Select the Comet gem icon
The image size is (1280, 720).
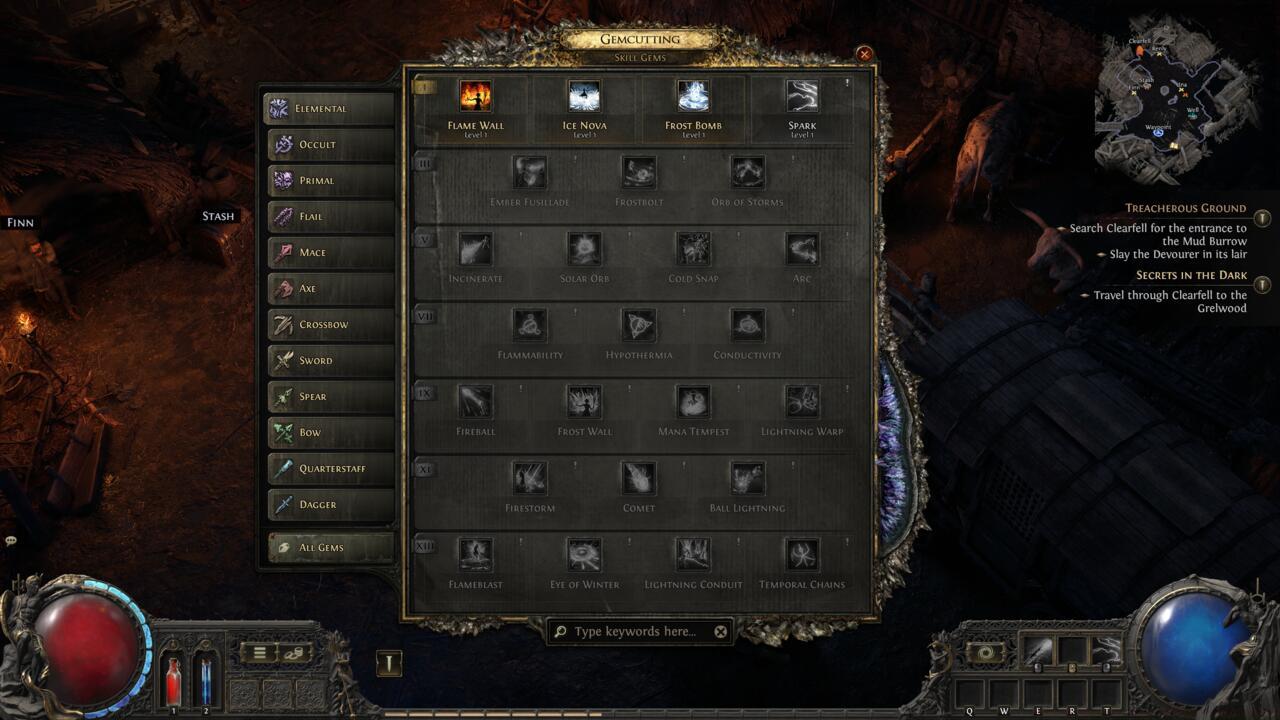638,479
